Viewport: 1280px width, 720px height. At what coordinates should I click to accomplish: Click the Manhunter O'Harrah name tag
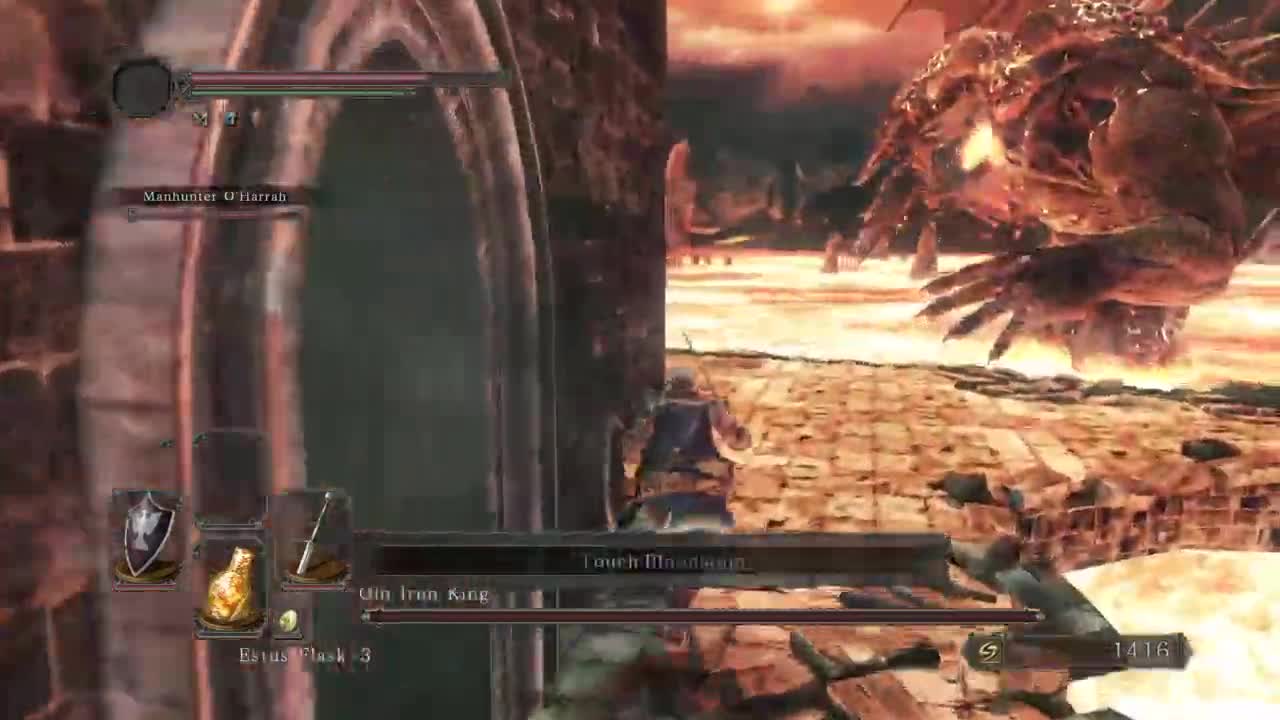(x=214, y=196)
